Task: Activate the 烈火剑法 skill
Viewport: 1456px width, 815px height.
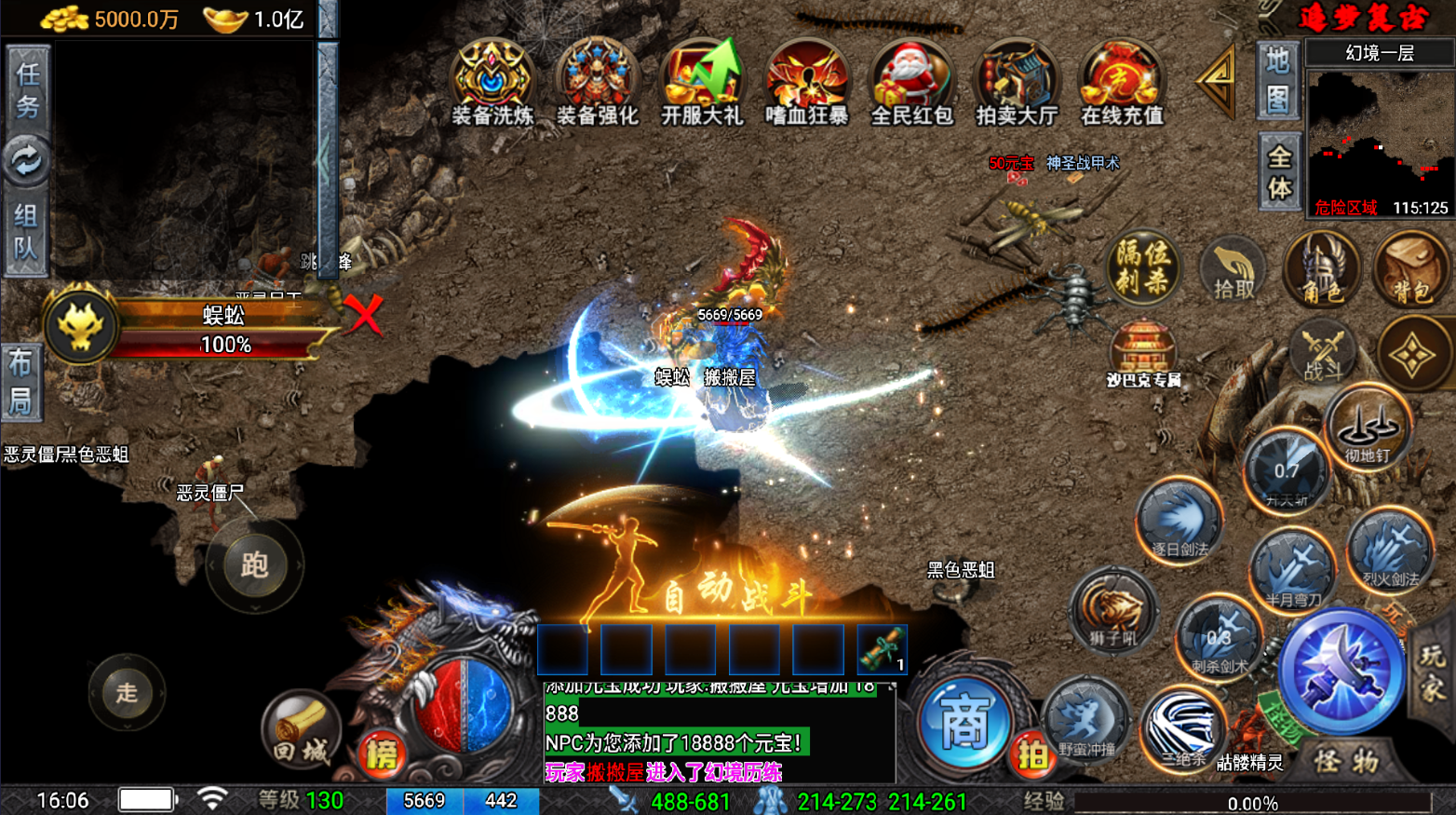Action: [1391, 553]
